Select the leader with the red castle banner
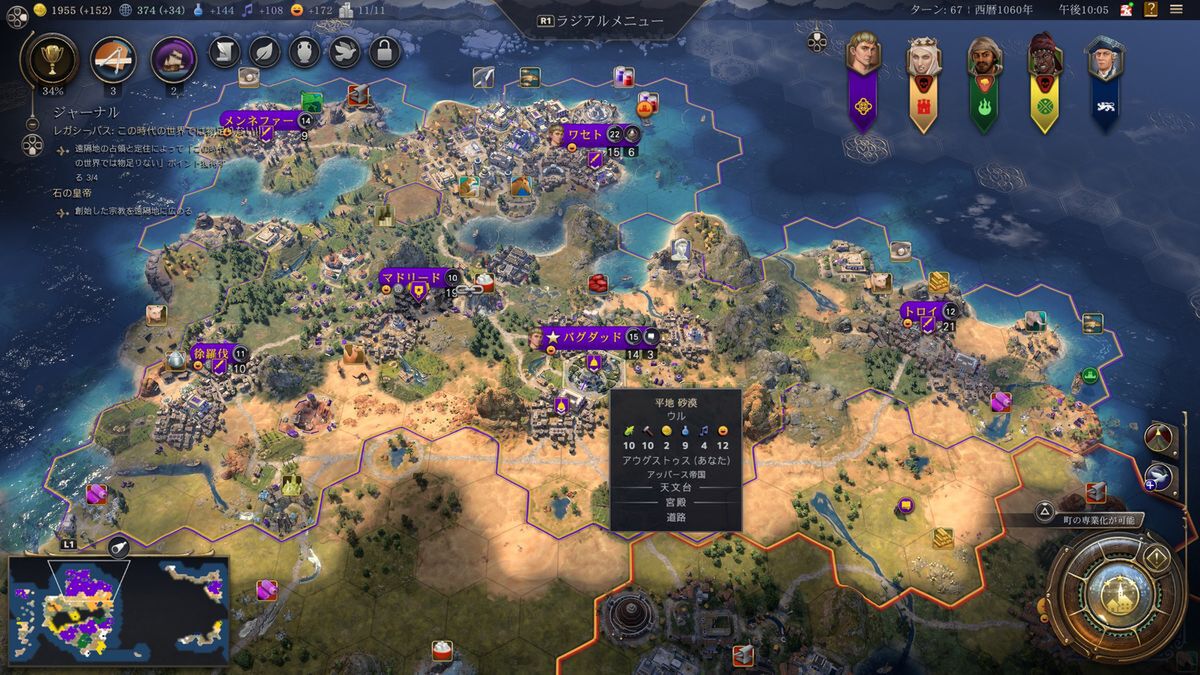 point(923,60)
